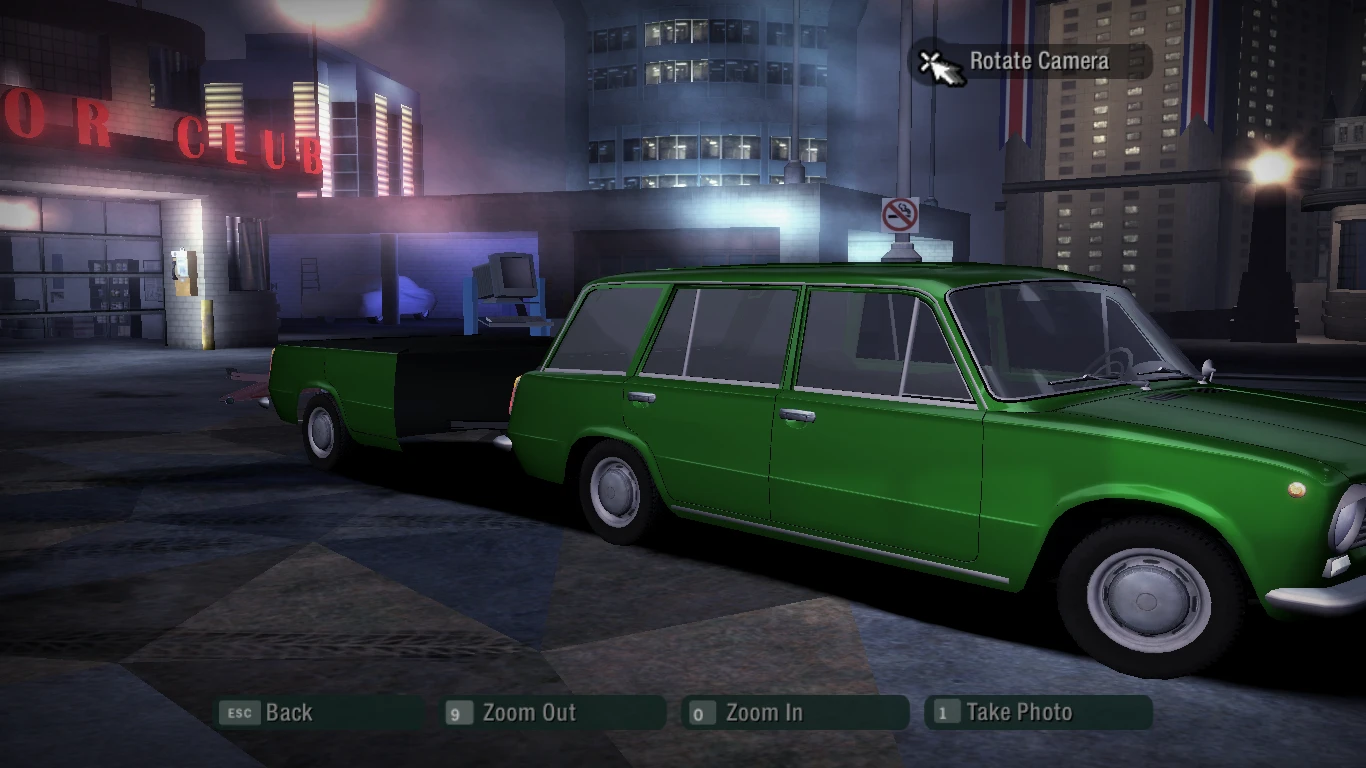The width and height of the screenshot is (1366, 768).
Task: Click the 1 key icon for Take Photo
Action: pyautogui.click(x=942, y=712)
